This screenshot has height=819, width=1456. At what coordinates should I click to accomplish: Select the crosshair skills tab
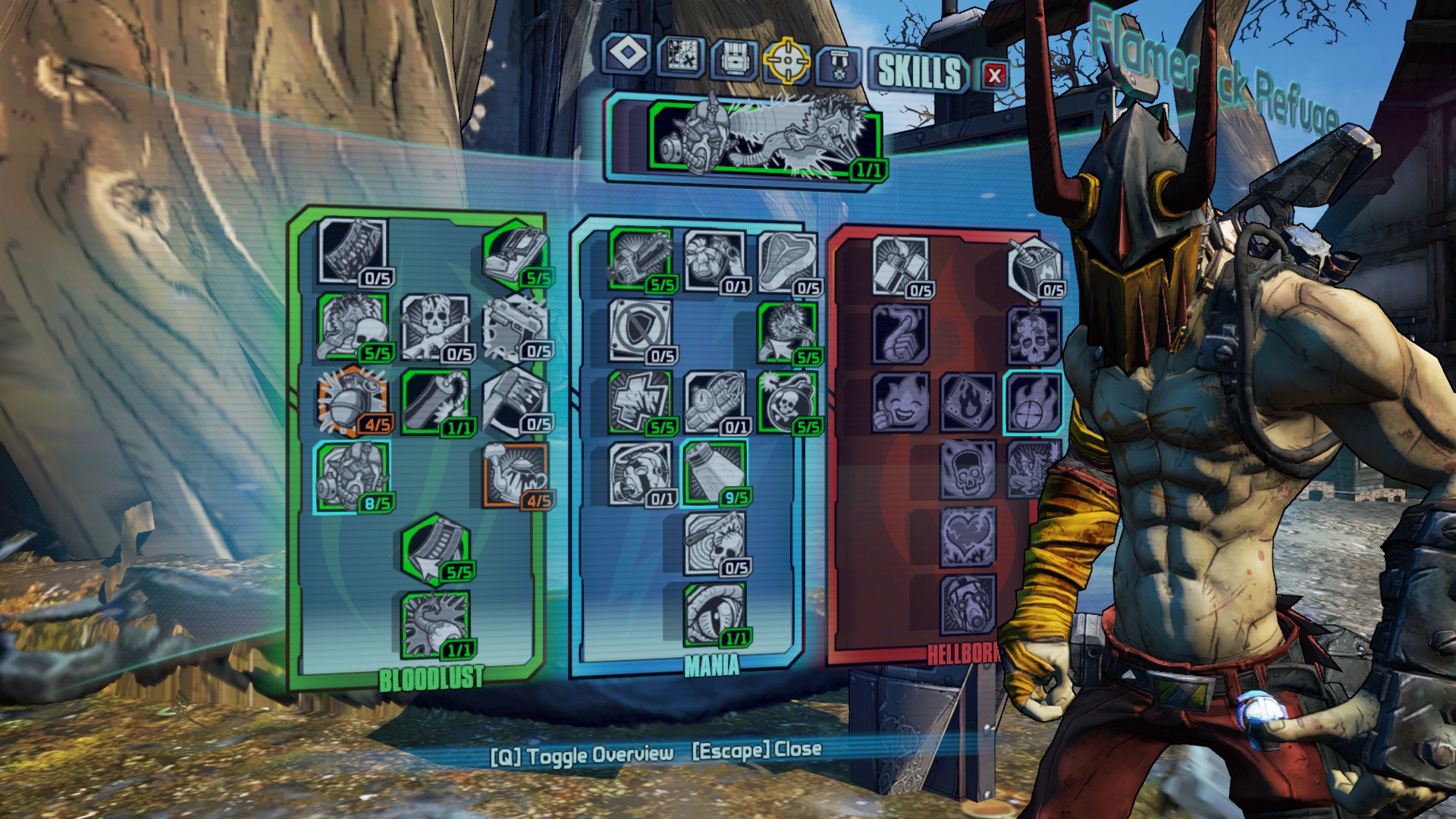pos(786,61)
